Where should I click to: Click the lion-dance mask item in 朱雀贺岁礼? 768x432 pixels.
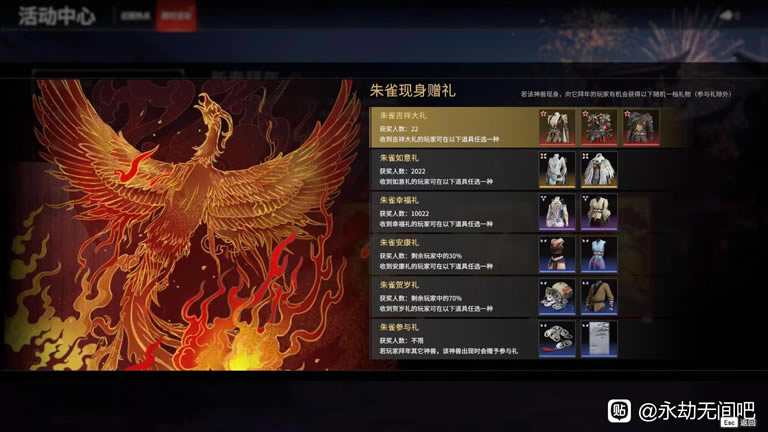pos(557,297)
